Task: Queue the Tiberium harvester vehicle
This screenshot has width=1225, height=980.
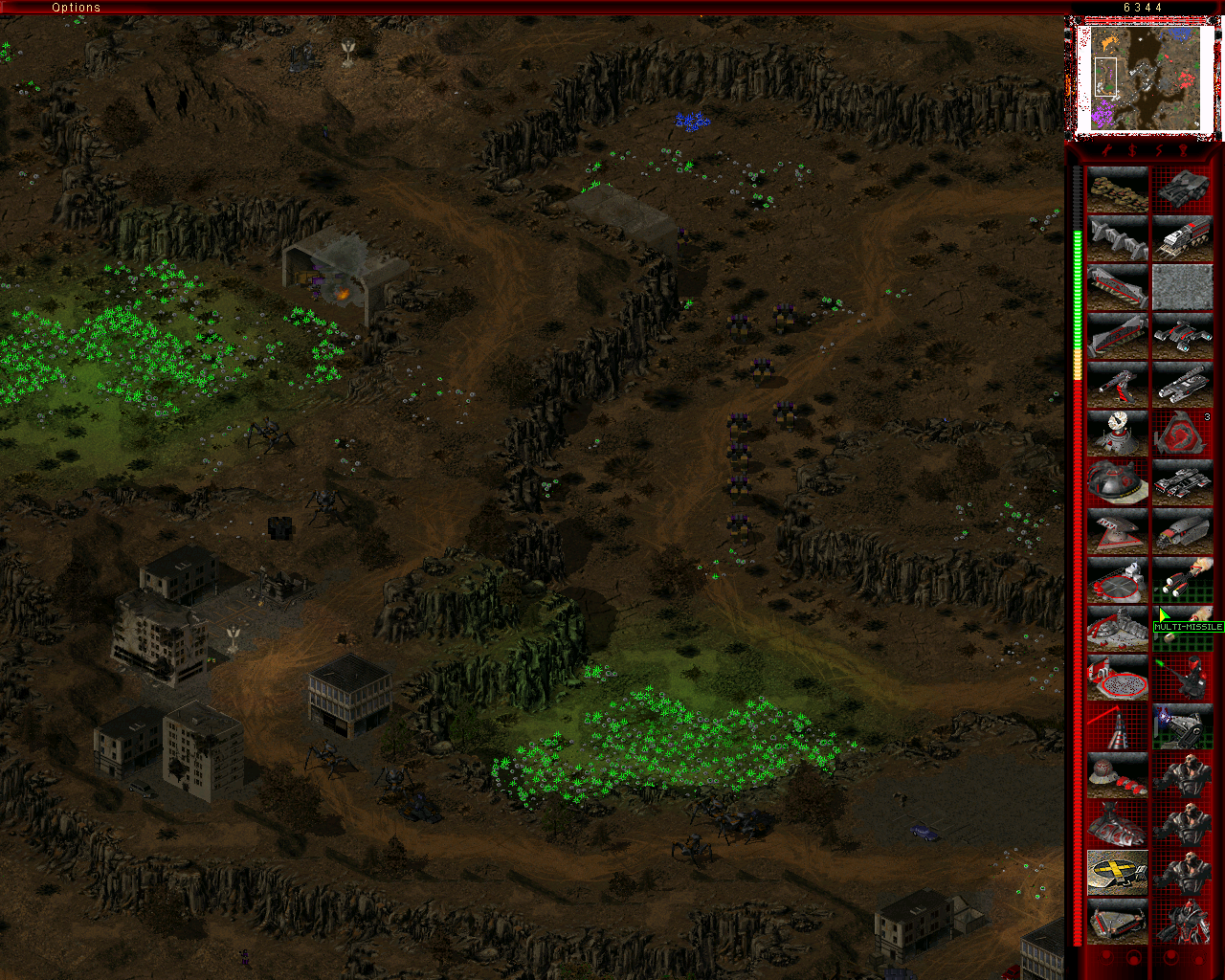Action: pos(1183,238)
